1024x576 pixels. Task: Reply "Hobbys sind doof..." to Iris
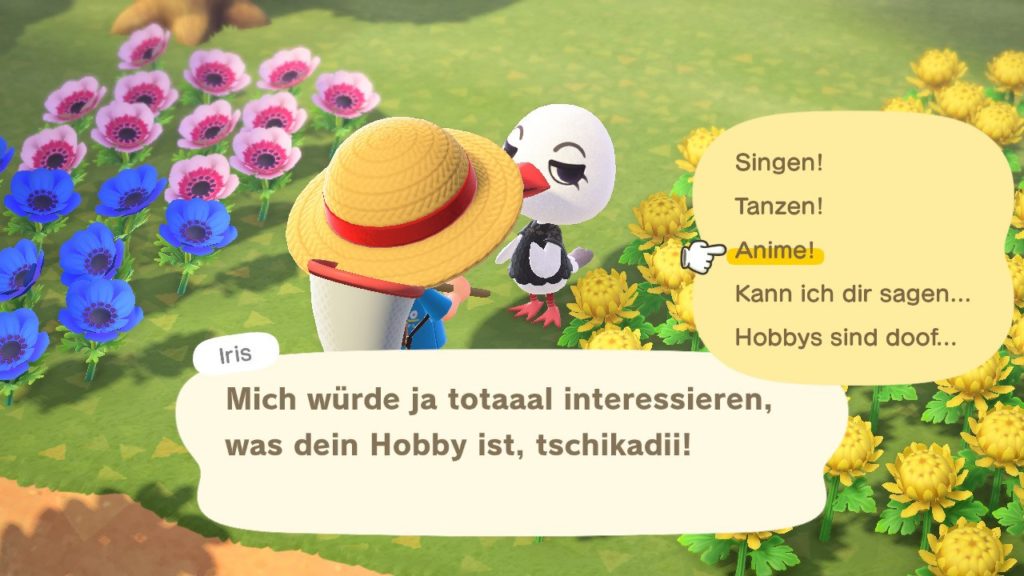pyautogui.click(x=845, y=338)
